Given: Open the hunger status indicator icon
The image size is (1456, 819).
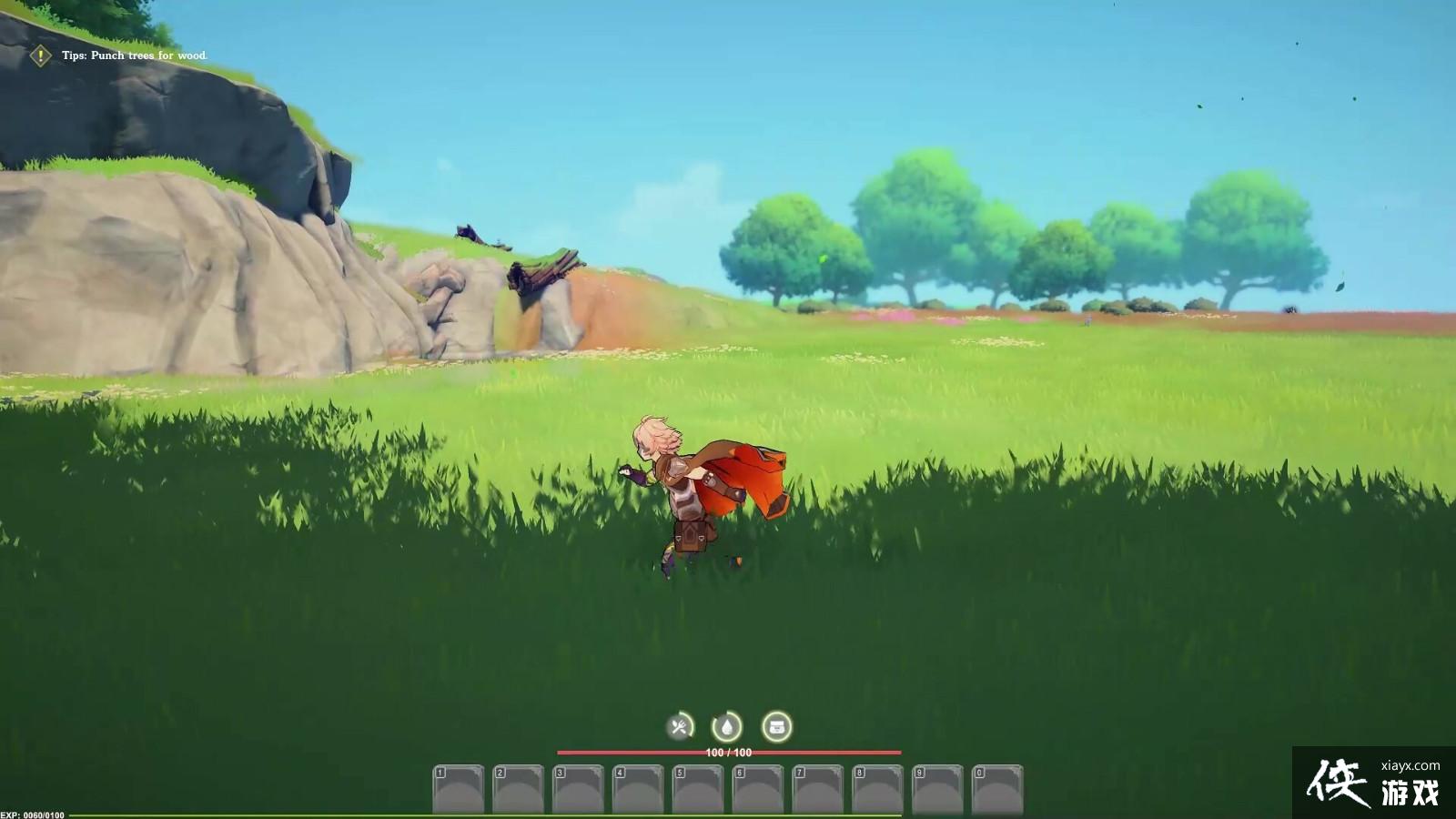Looking at the screenshot, I should click(x=679, y=726).
